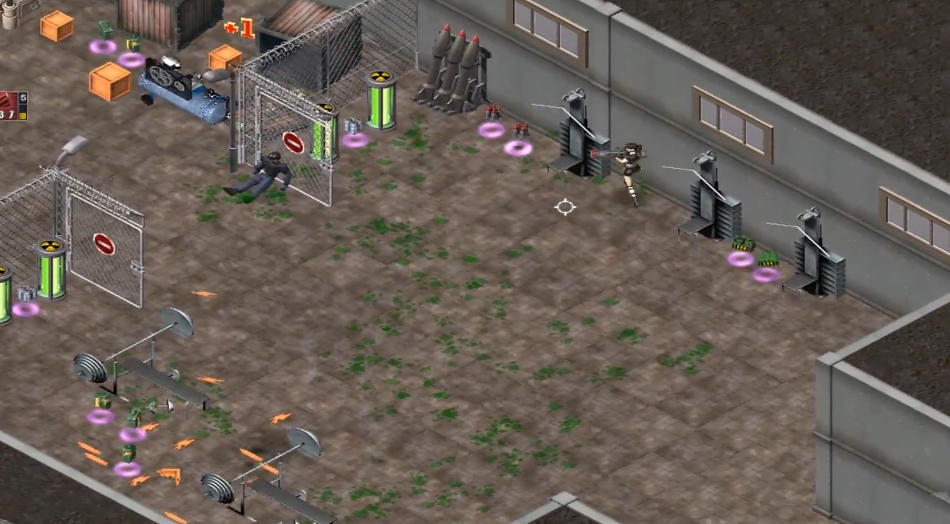
Task: Click the red weapon ammo icon
Action: pyautogui.click(x=9, y=103)
